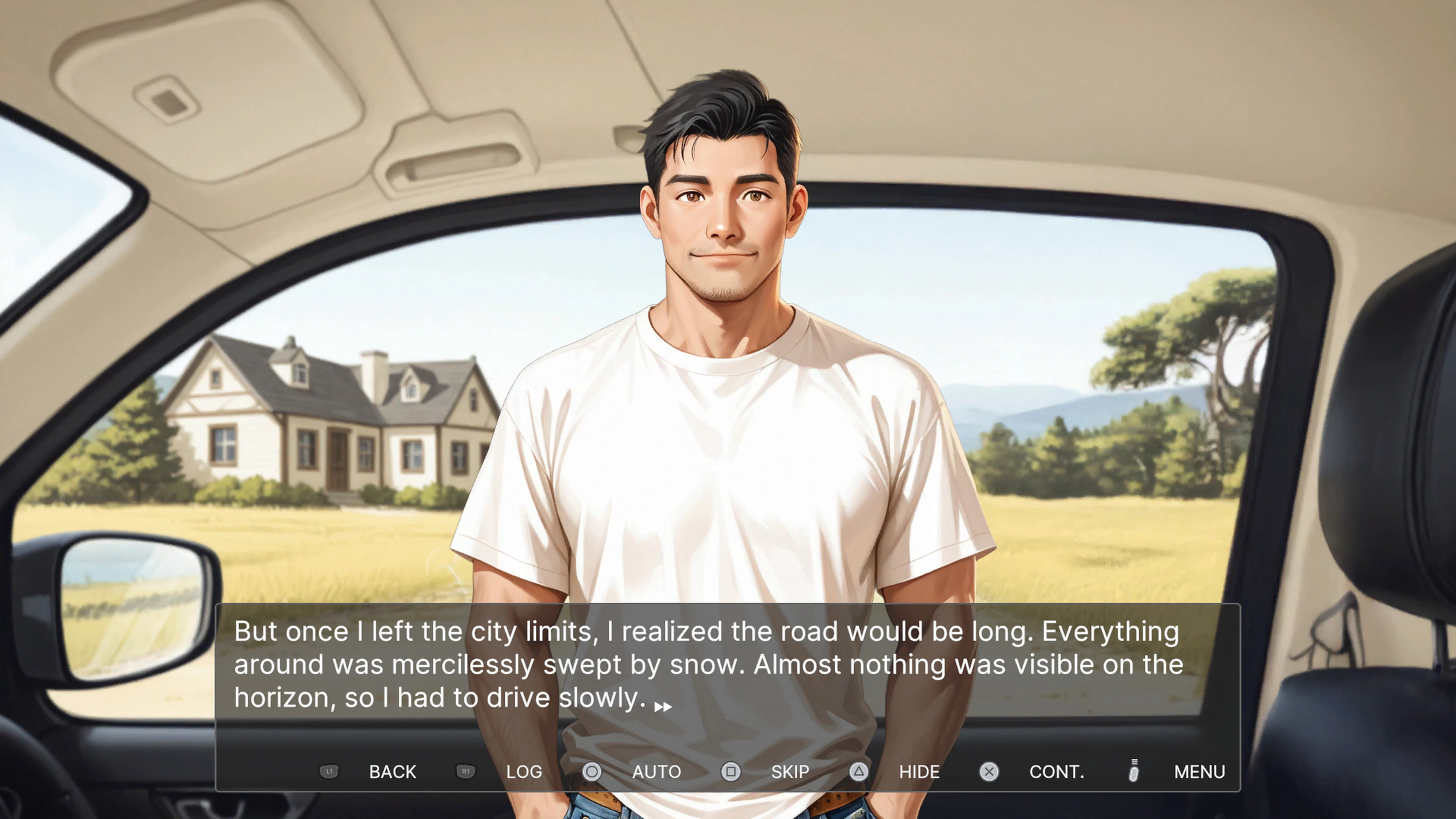
Task: Click the R1 shoulder button icon beside LOG
Action: coord(466,772)
